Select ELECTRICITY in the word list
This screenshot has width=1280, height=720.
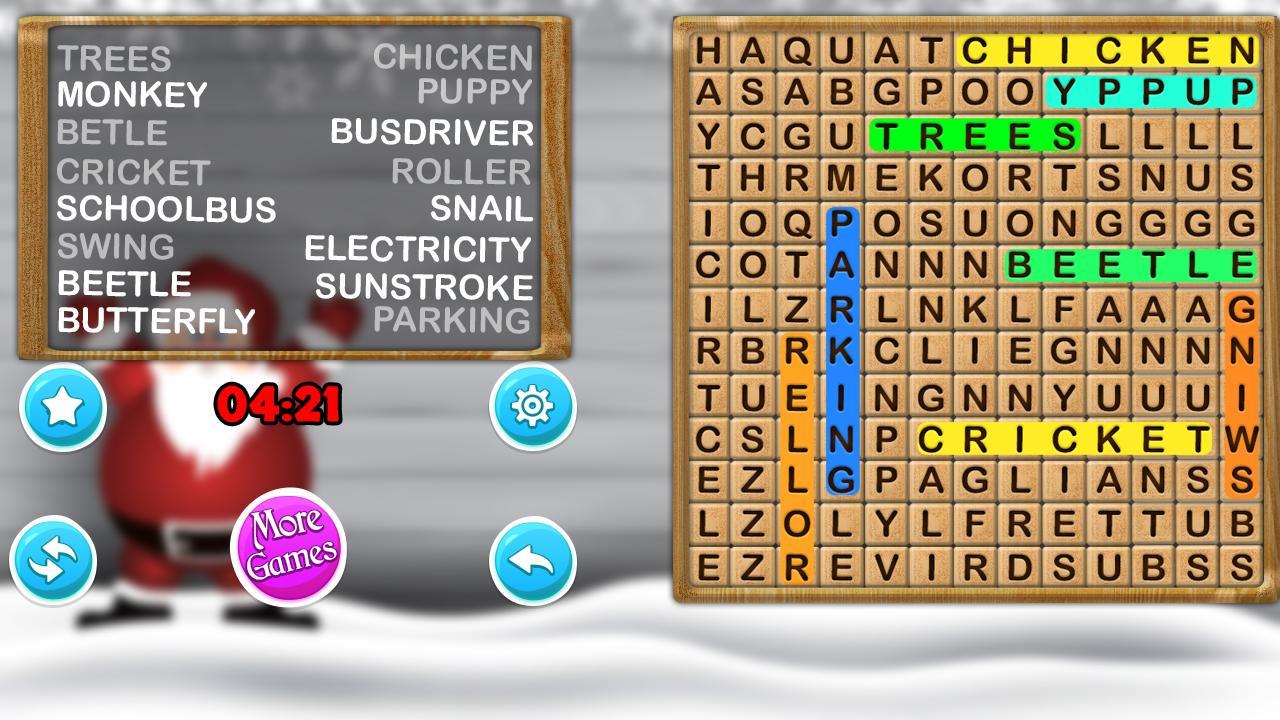coord(418,246)
